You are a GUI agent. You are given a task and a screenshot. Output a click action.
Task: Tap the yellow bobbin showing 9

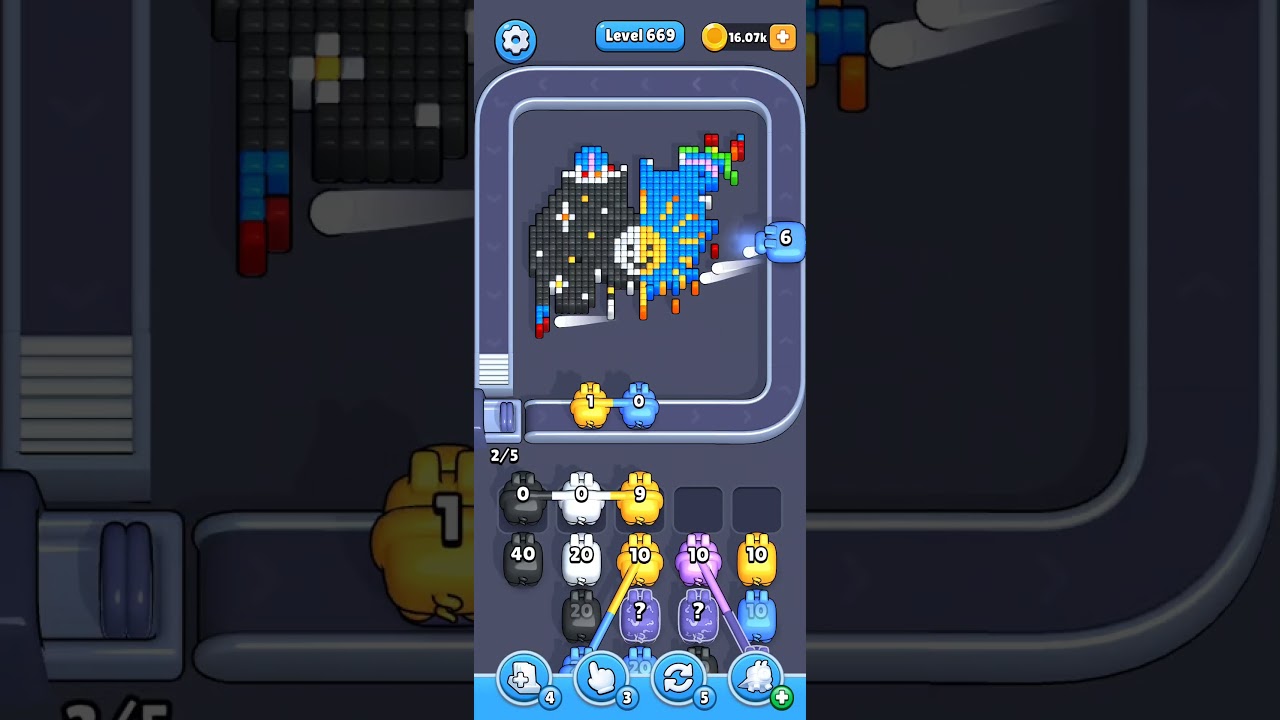coord(641,493)
